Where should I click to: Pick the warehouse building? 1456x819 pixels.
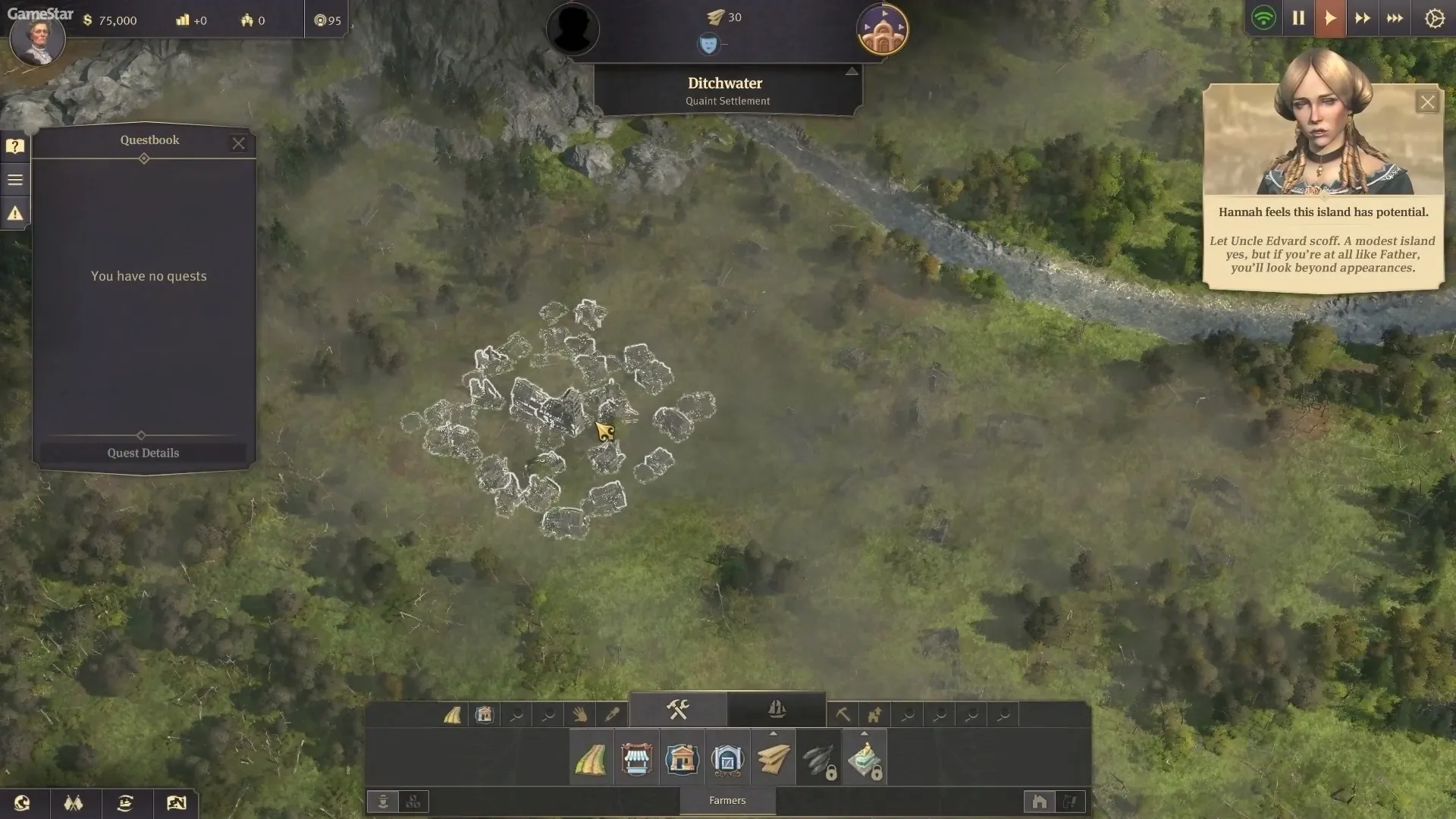[x=727, y=759]
